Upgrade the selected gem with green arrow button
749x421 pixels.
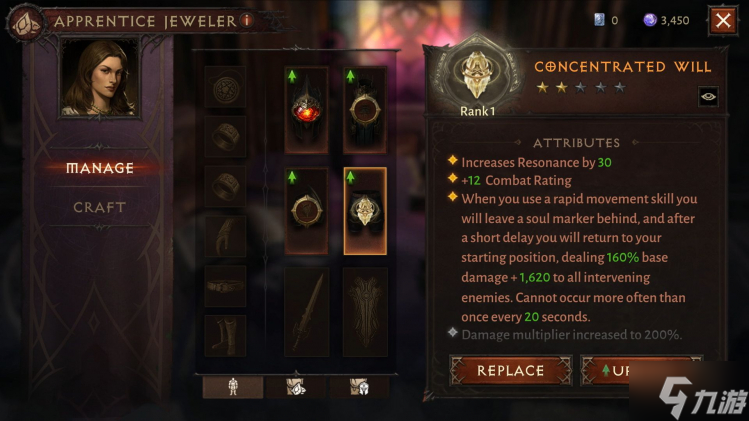pyautogui.click(x=640, y=370)
